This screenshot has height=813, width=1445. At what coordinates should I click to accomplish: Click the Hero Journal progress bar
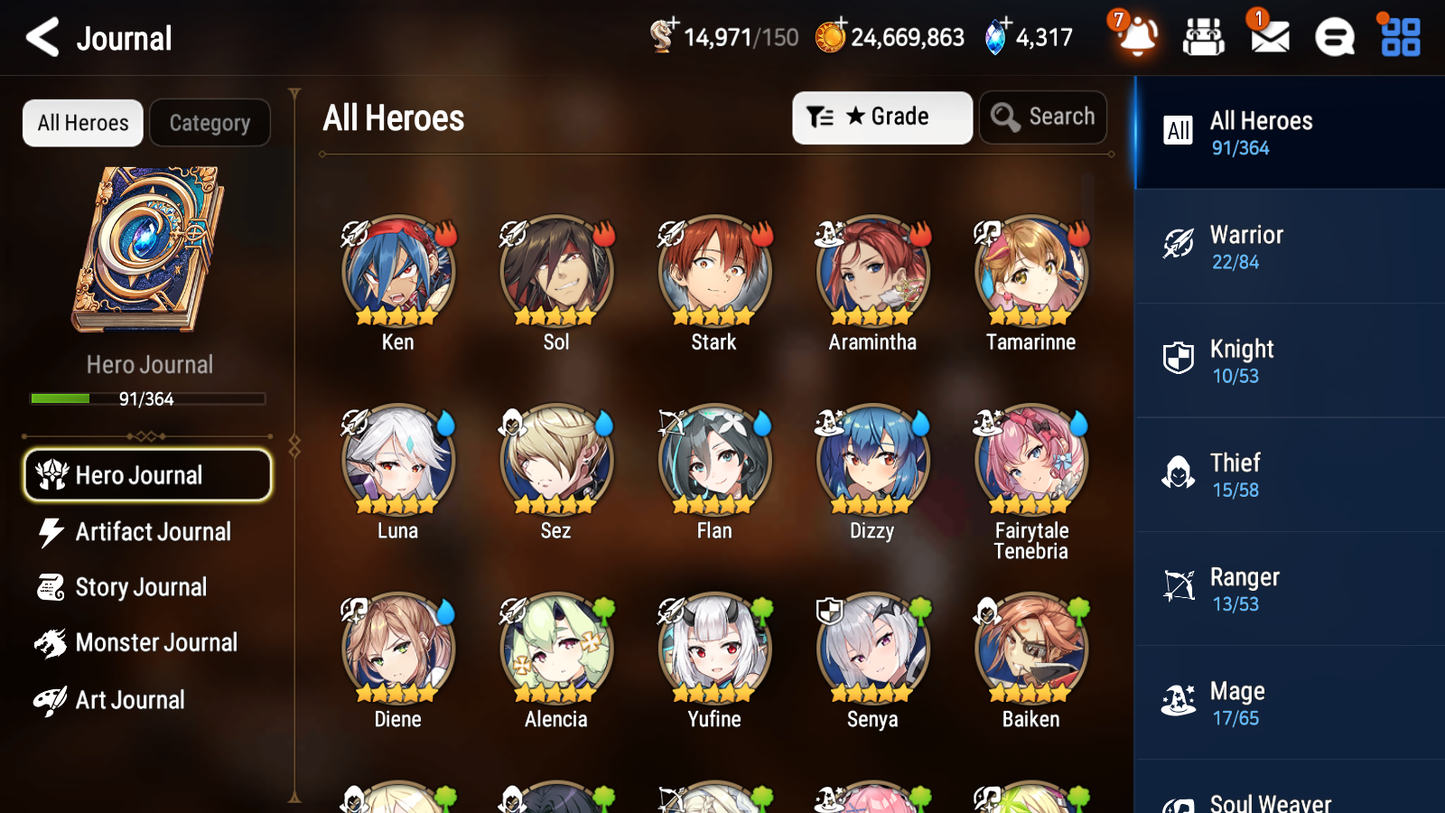[x=148, y=398]
